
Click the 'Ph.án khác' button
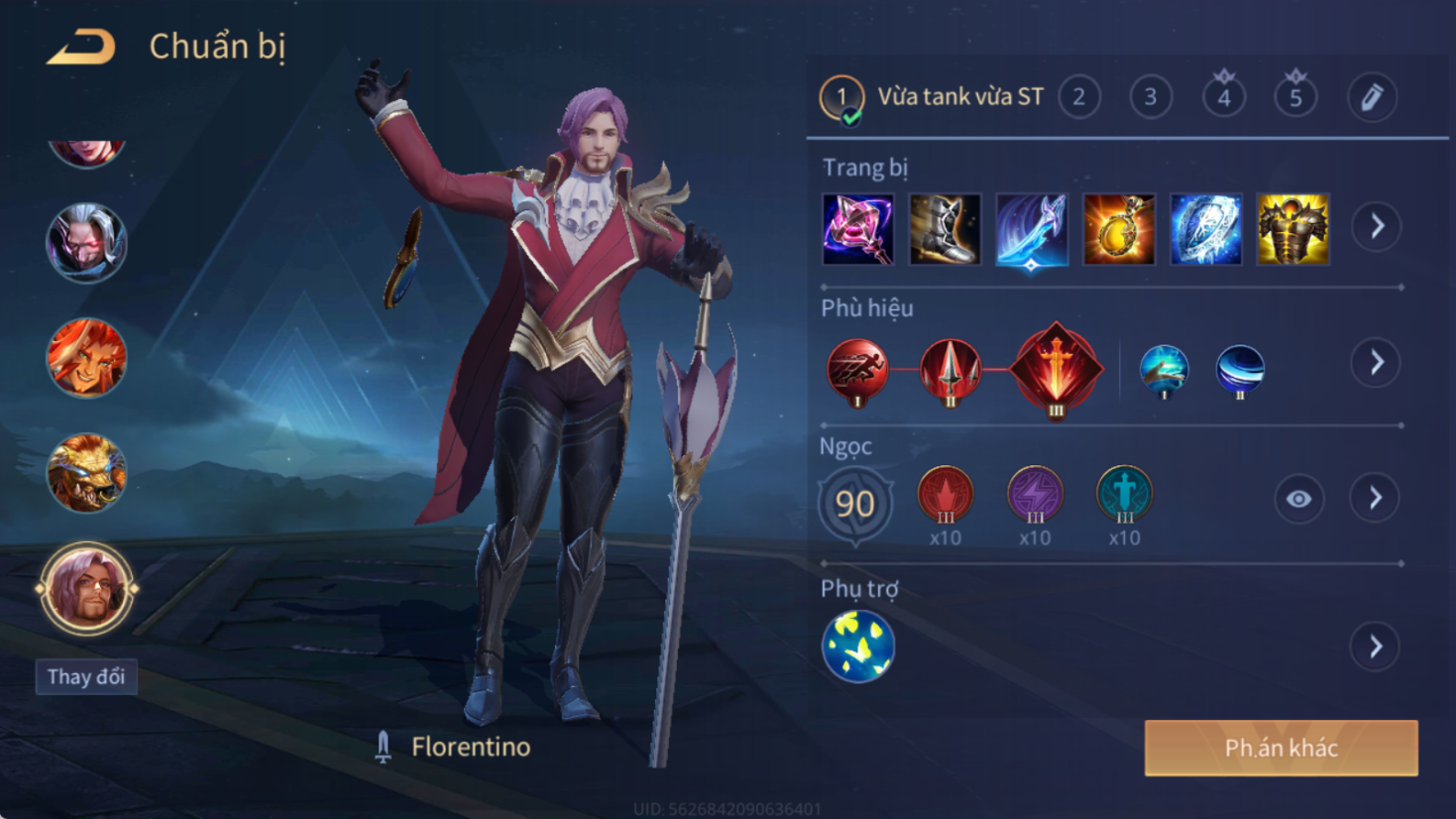pos(1281,748)
